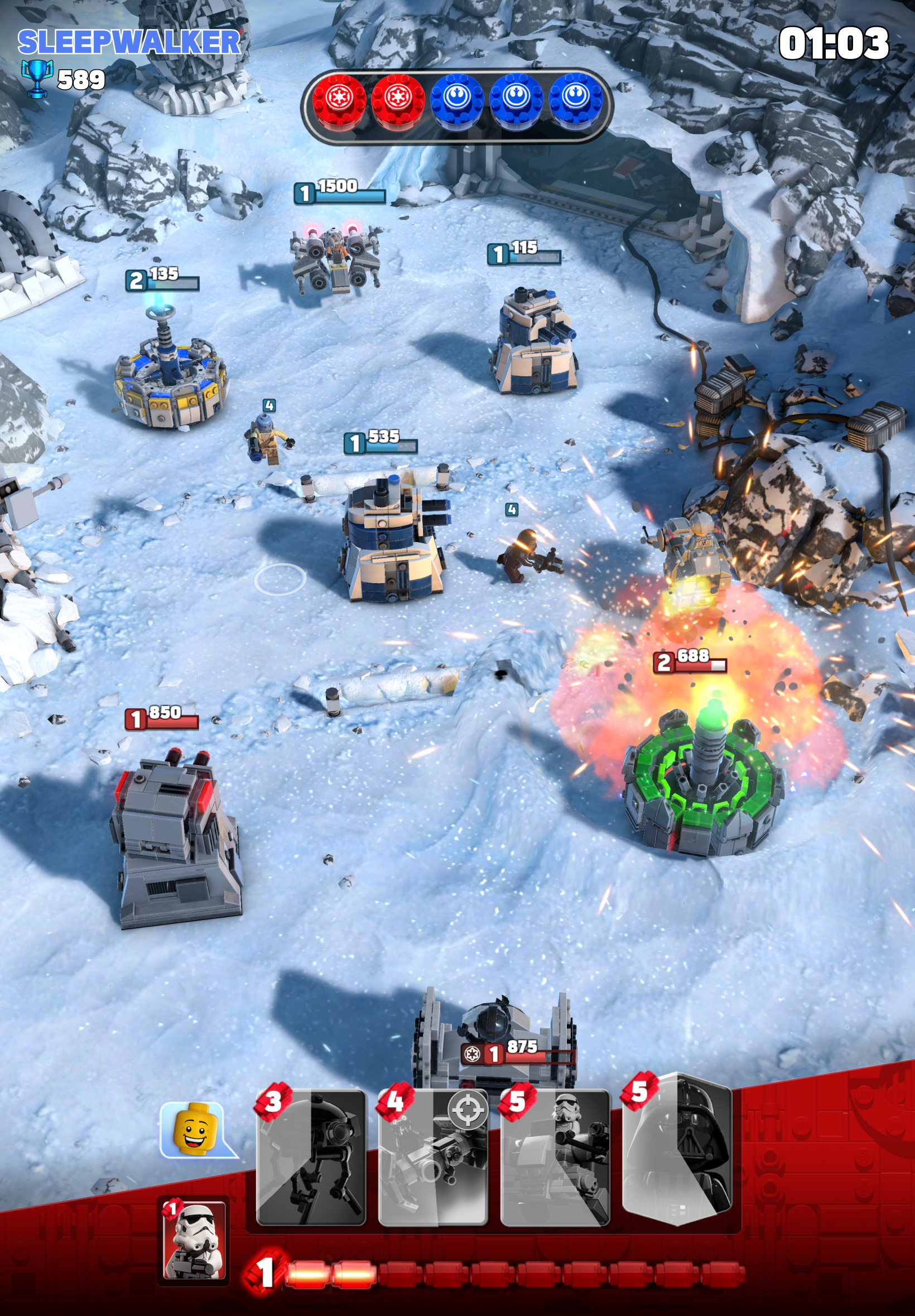Choose the 4-cost TIE fighter strike card

[433, 1157]
